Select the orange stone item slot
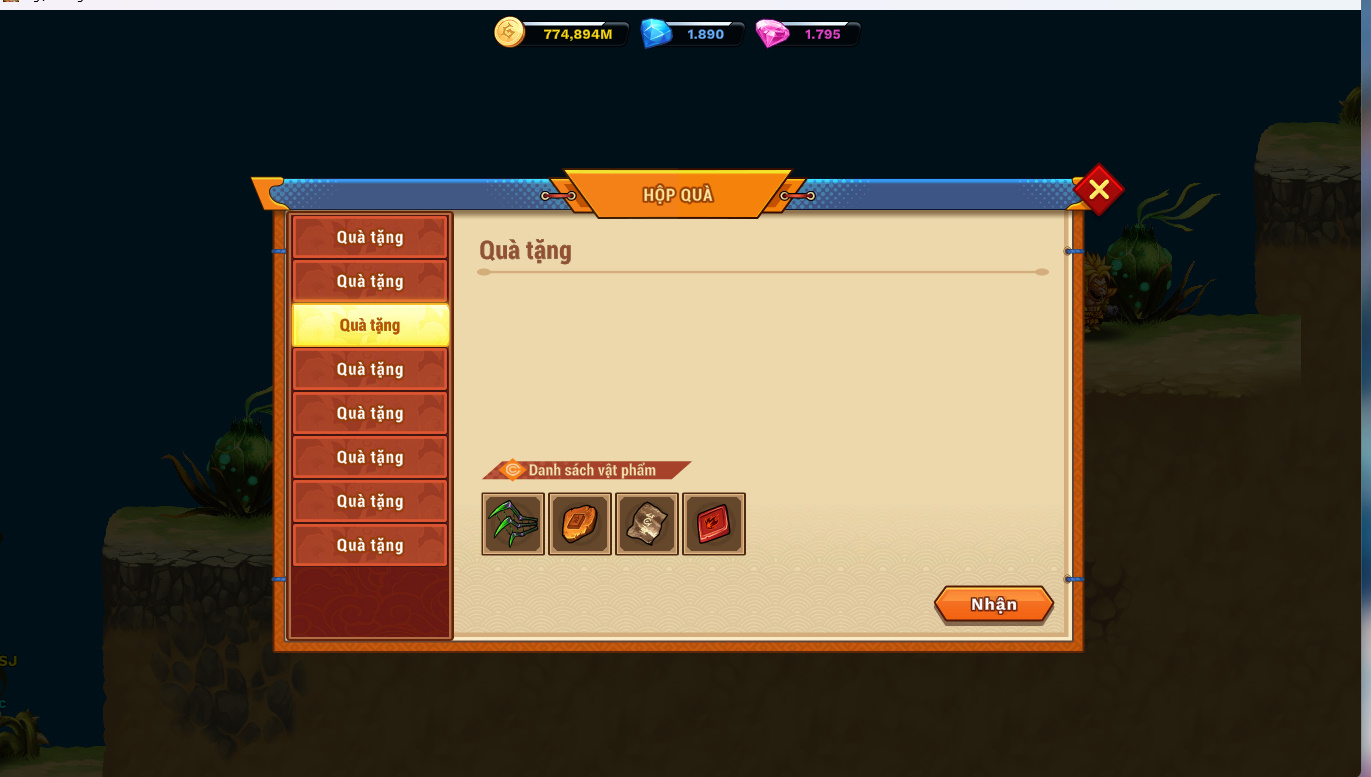Image resolution: width=1371 pixels, height=777 pixels. click(x=580, y=524)
